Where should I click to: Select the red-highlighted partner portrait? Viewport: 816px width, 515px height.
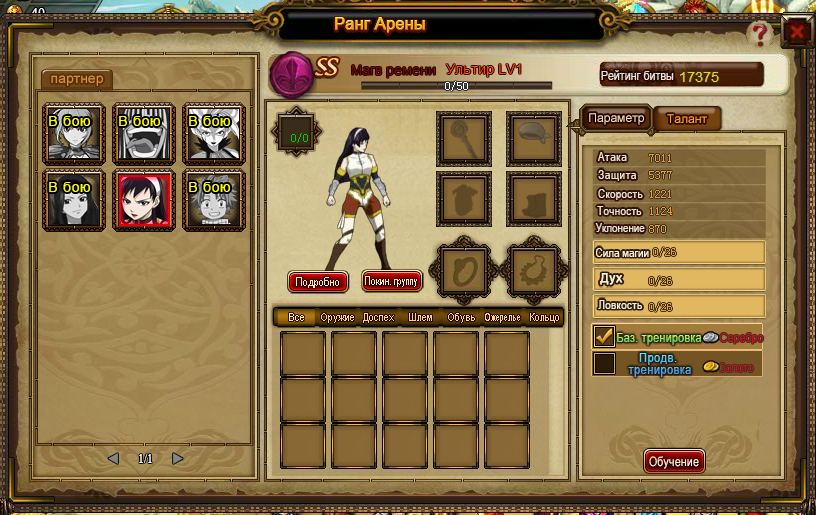(x=145, y=199)
